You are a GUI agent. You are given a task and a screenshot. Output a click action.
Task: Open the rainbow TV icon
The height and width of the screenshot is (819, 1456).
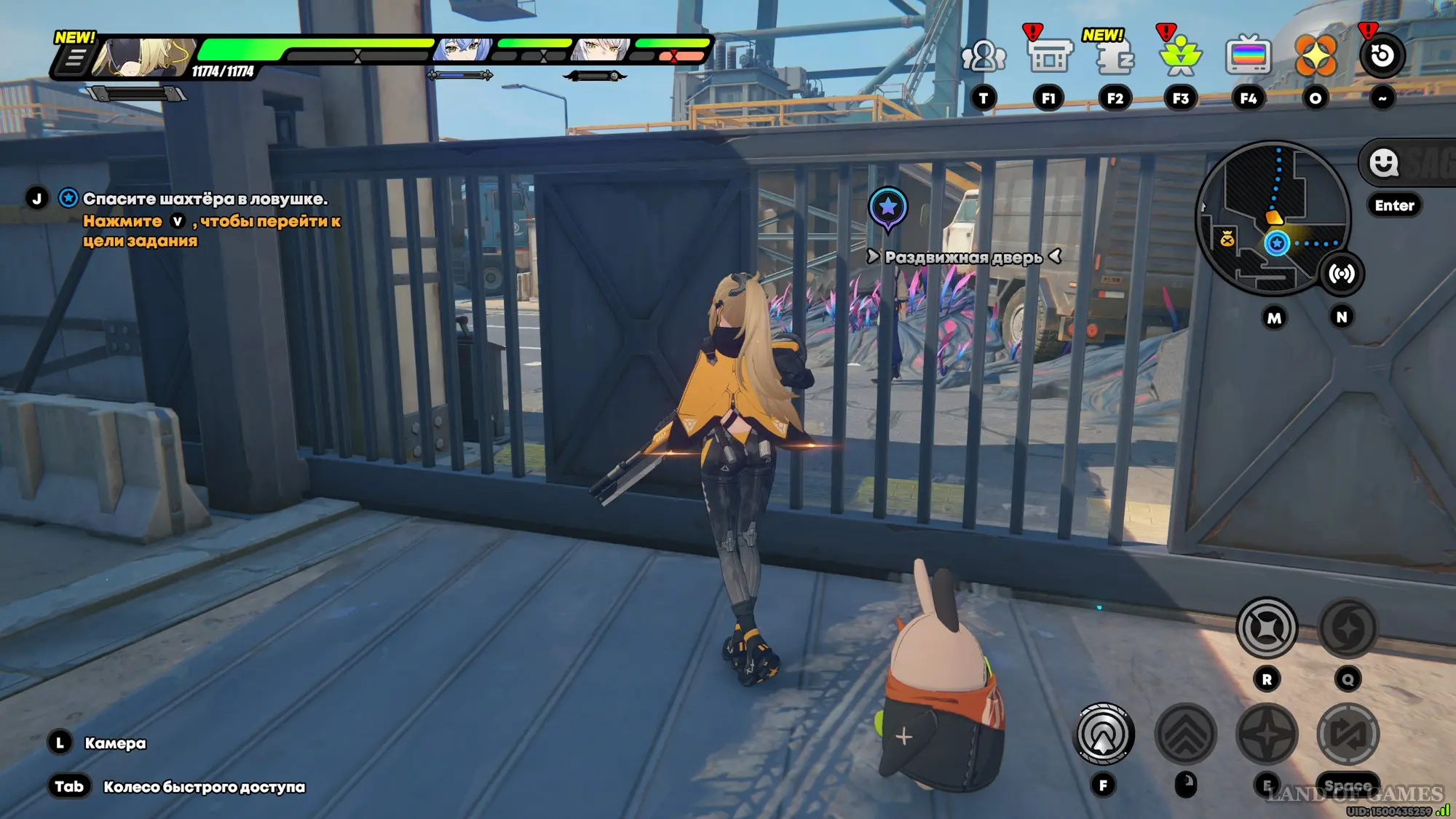[x=1248, y=56]
